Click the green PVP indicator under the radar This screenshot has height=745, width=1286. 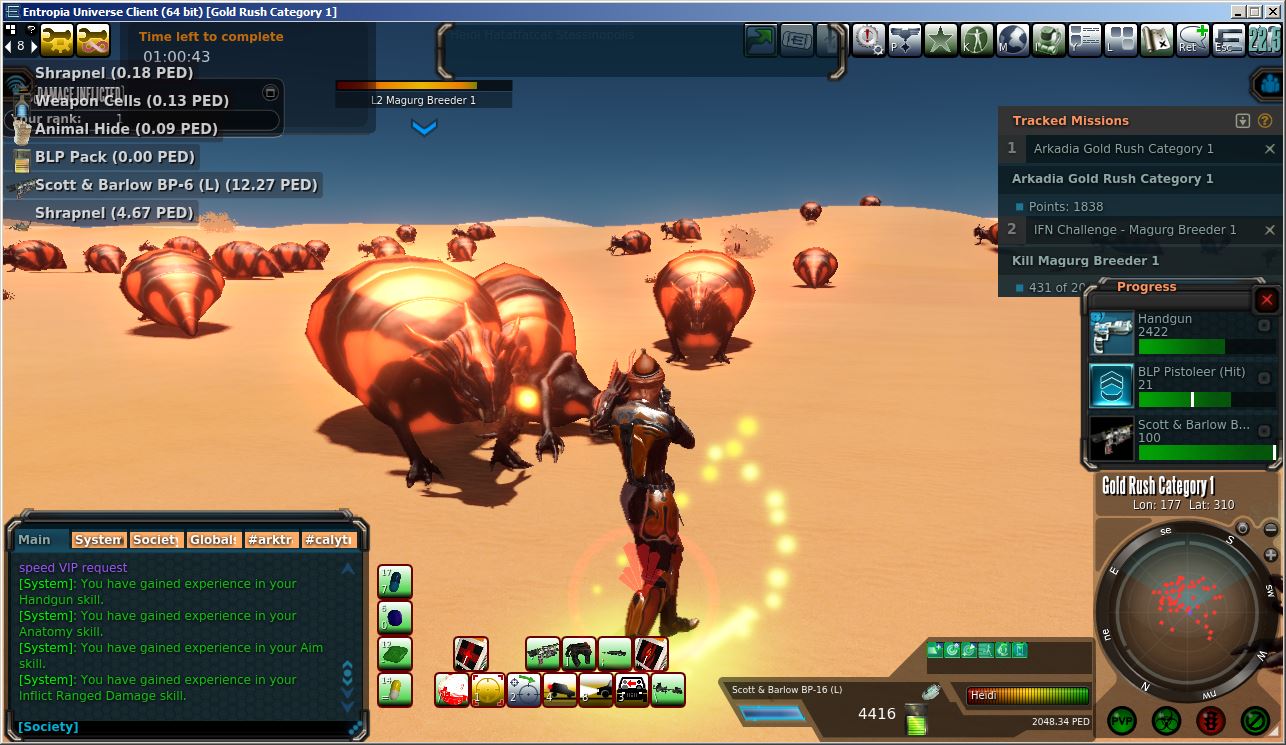click(x=1122, y=720)
